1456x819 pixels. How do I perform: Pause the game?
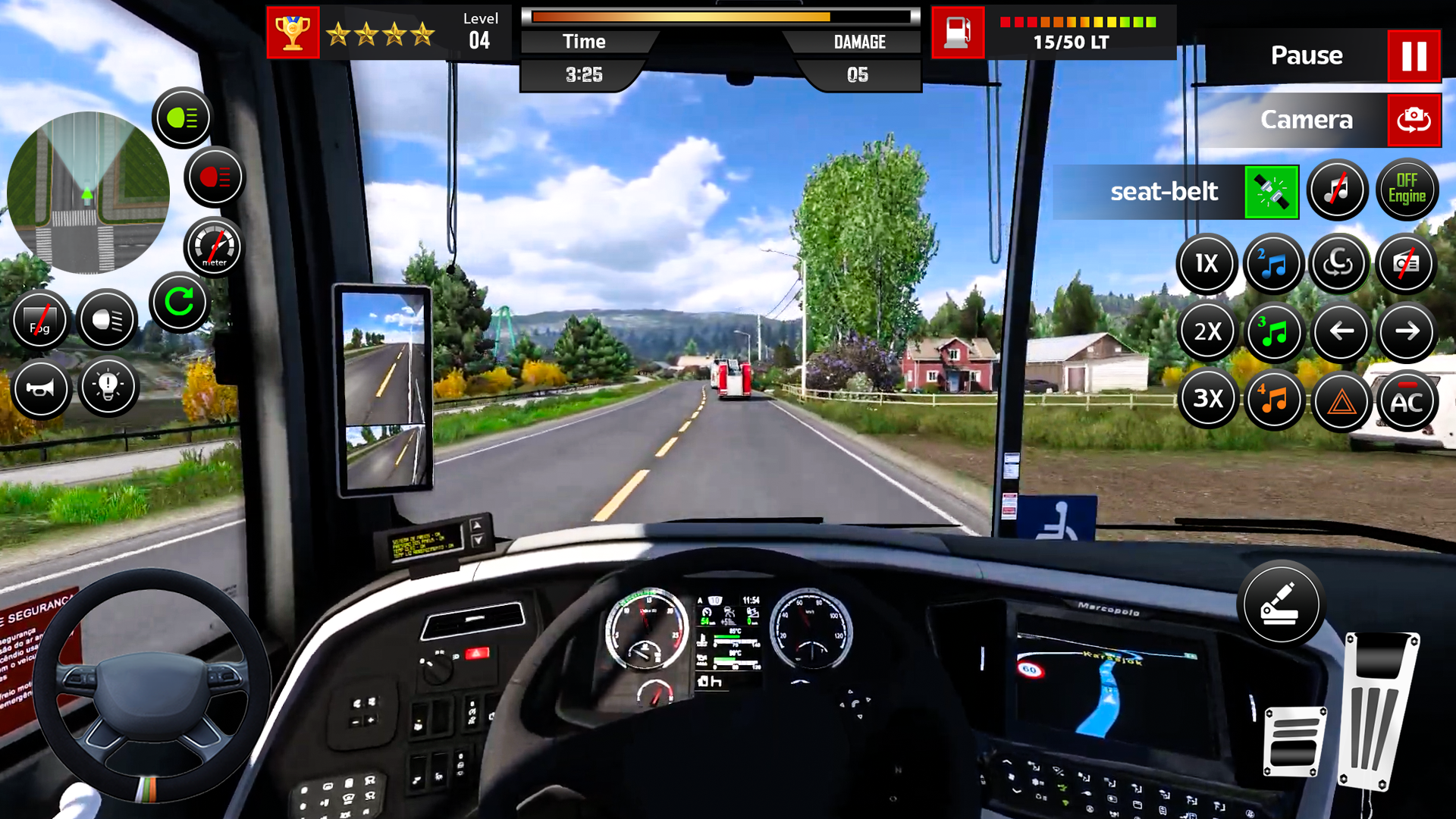(x=1414, y=55)
